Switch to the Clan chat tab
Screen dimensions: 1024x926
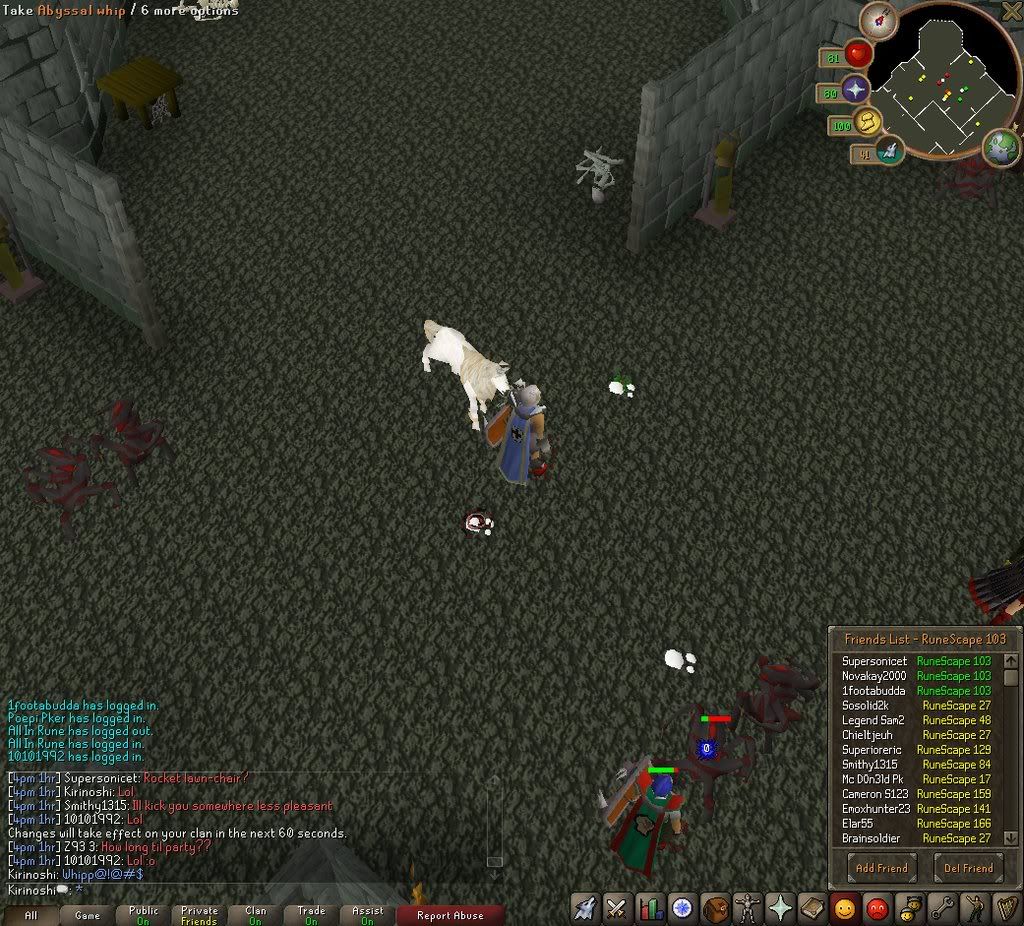pyautogui.click(x=256, y=914)
